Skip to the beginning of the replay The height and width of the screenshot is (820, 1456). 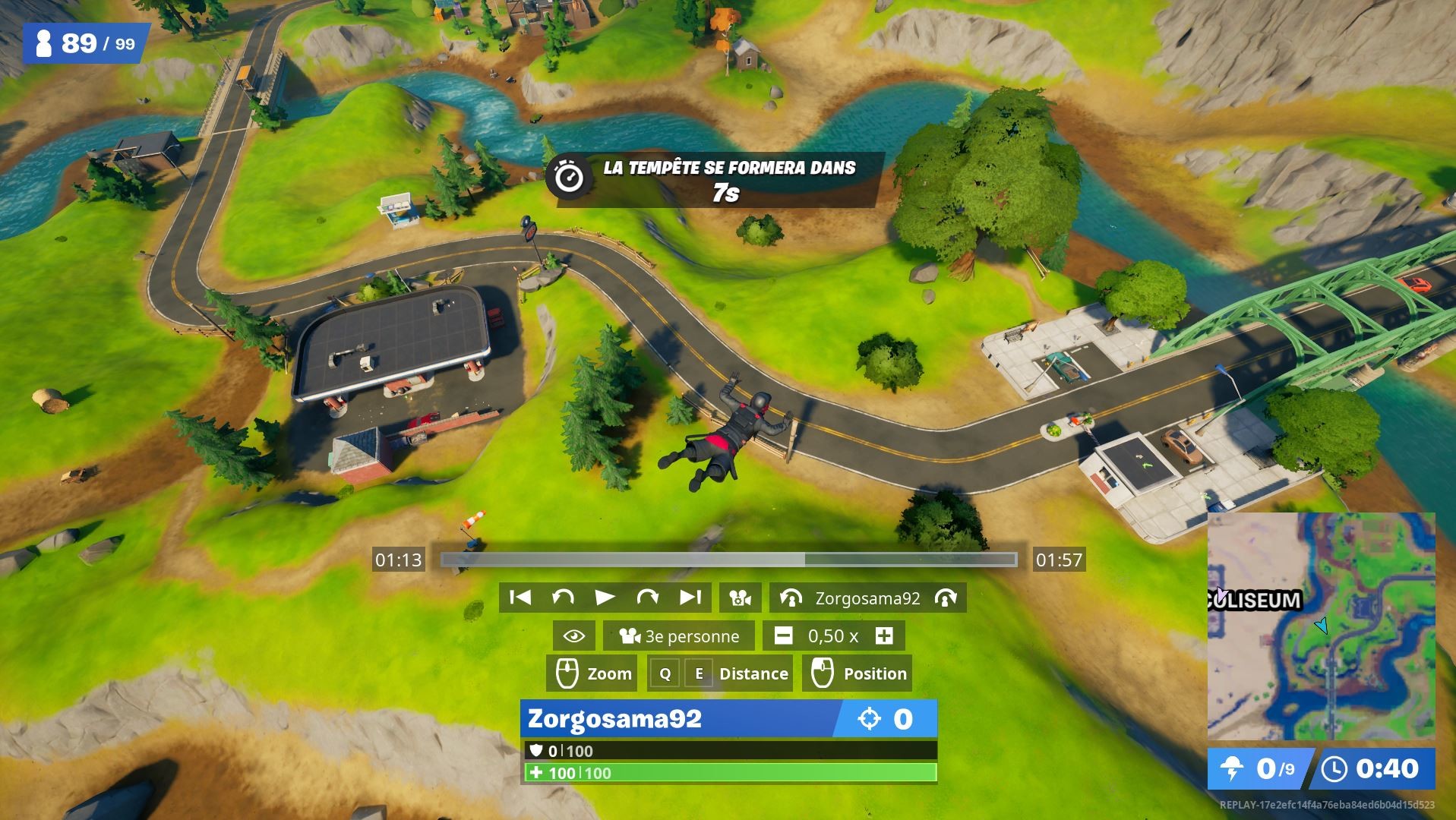[x=522, y=598]
